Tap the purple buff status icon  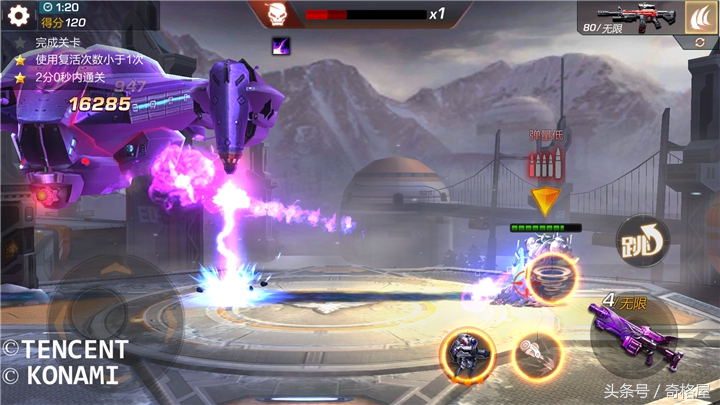click(281, 44)
